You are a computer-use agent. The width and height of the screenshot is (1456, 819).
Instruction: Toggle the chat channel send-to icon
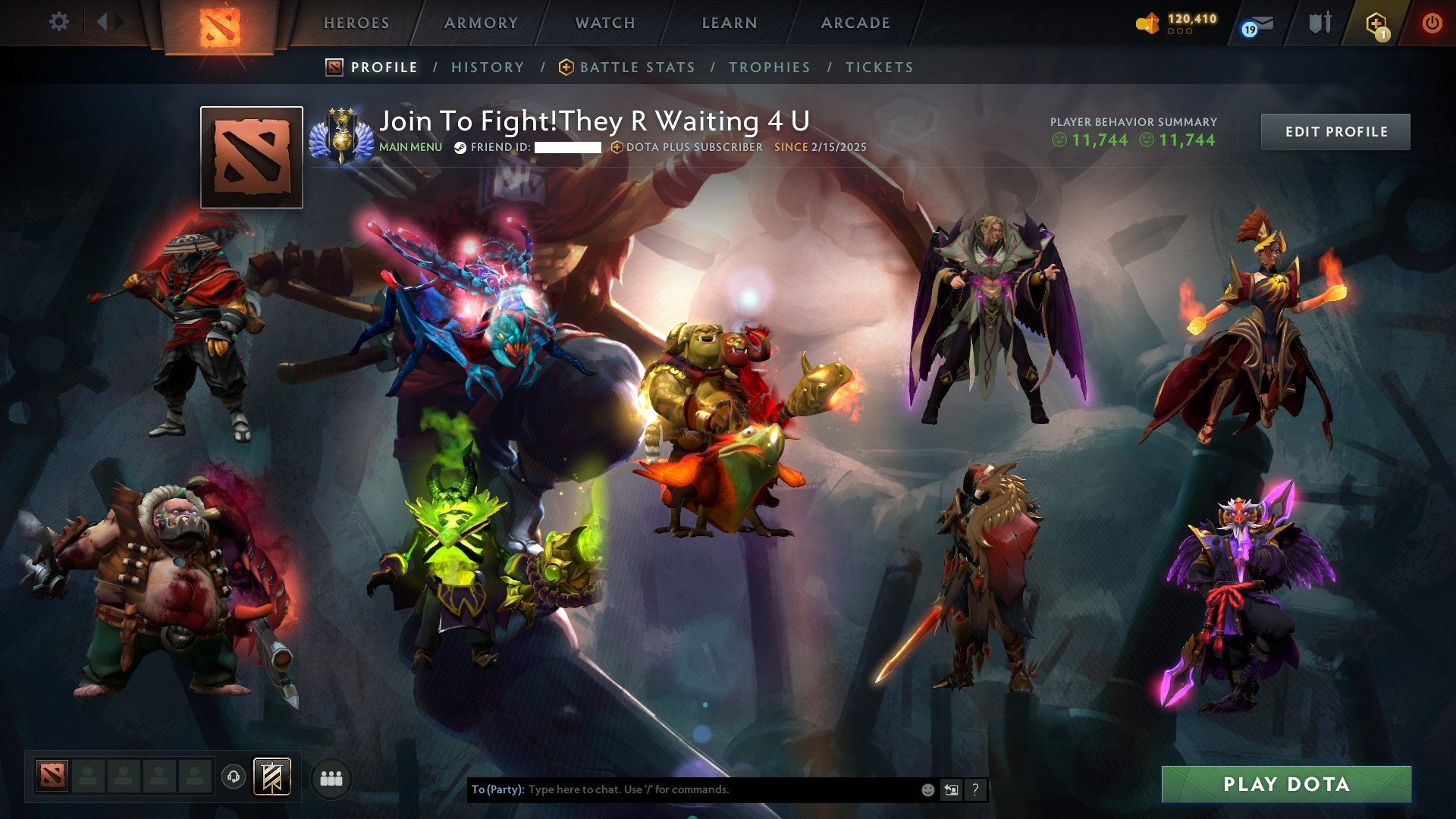952,789
